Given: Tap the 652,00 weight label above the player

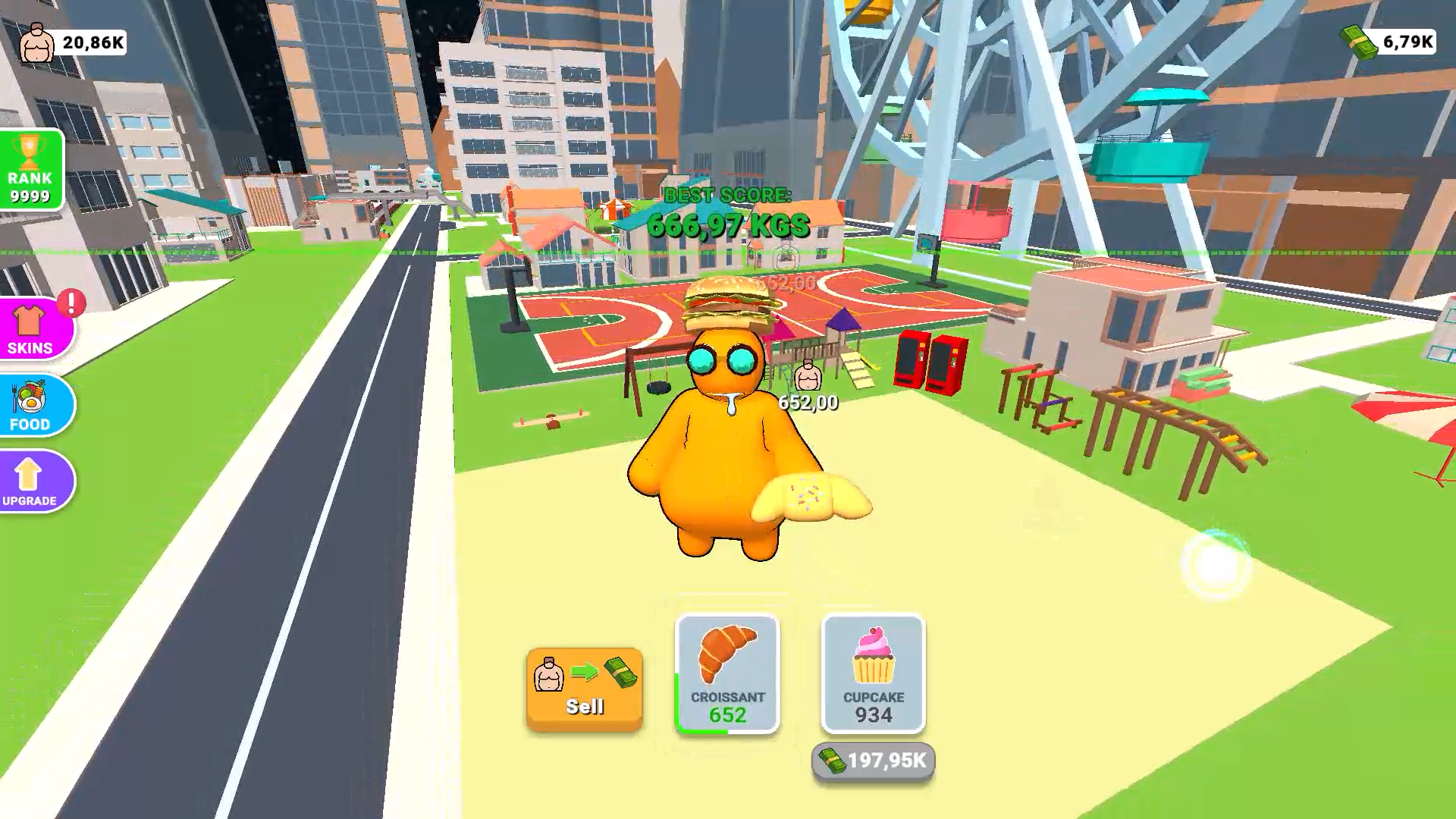Looking at the screenshot, I should (807, 402).
